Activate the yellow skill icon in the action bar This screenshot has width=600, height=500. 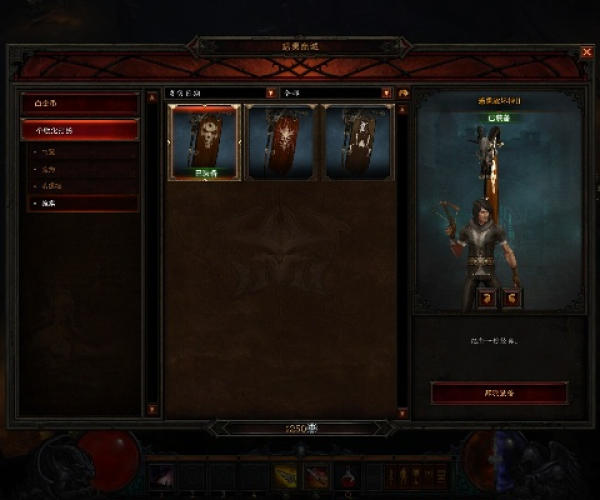pos(286,476)
